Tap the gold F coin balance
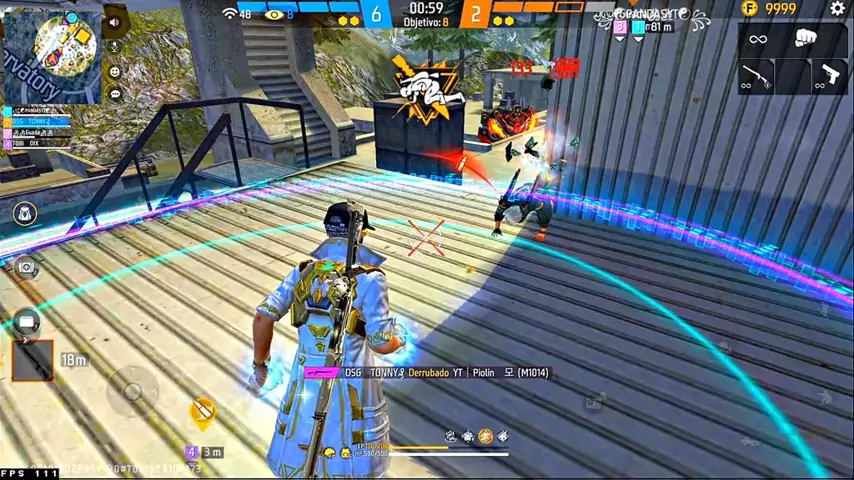854x480 pixels. tap(768, 9)
